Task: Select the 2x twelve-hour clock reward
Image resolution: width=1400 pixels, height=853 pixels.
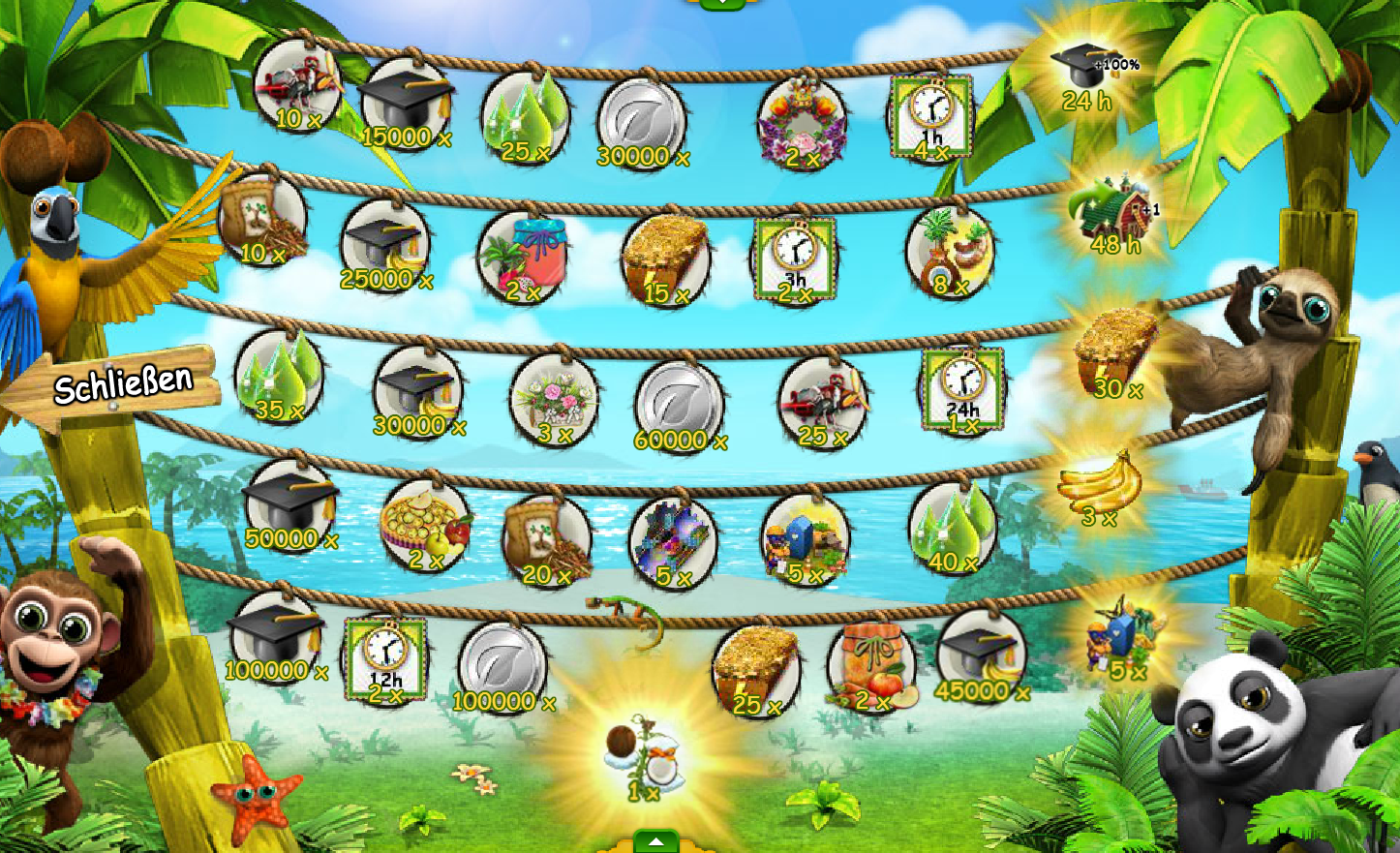Action: [x=385, y=660]
